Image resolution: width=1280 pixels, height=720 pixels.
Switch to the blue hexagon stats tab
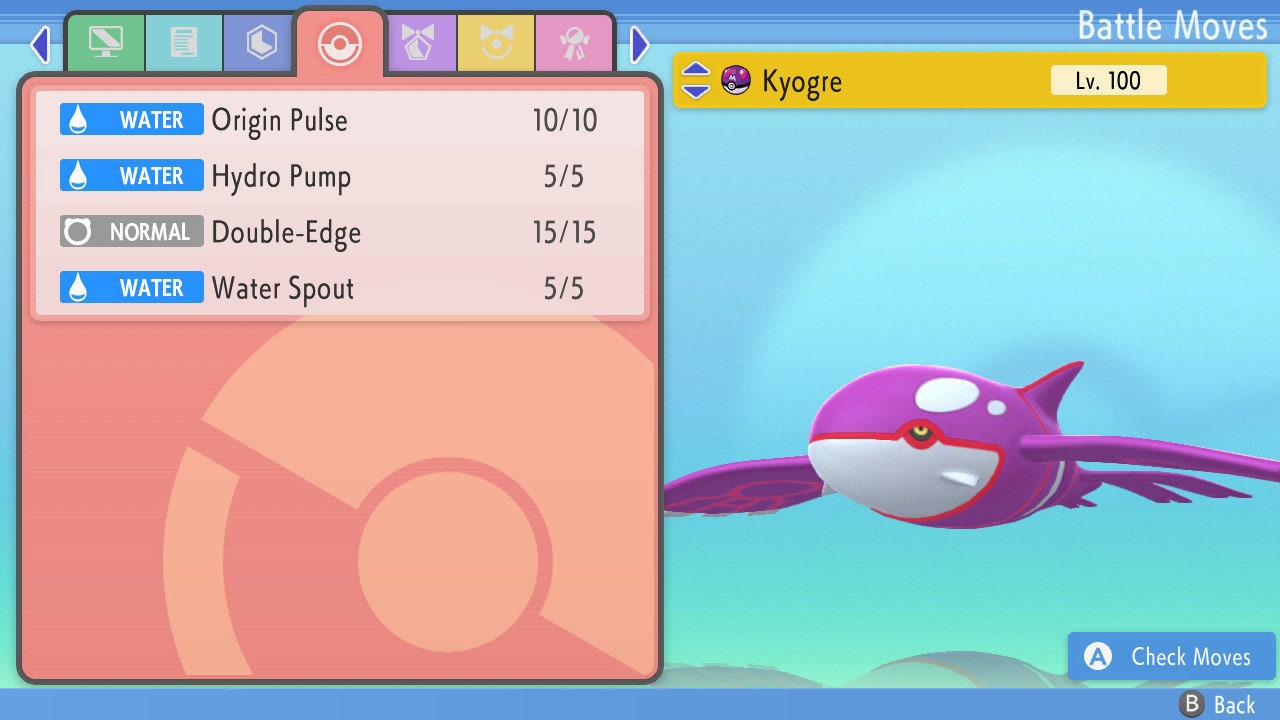(261, 43)
